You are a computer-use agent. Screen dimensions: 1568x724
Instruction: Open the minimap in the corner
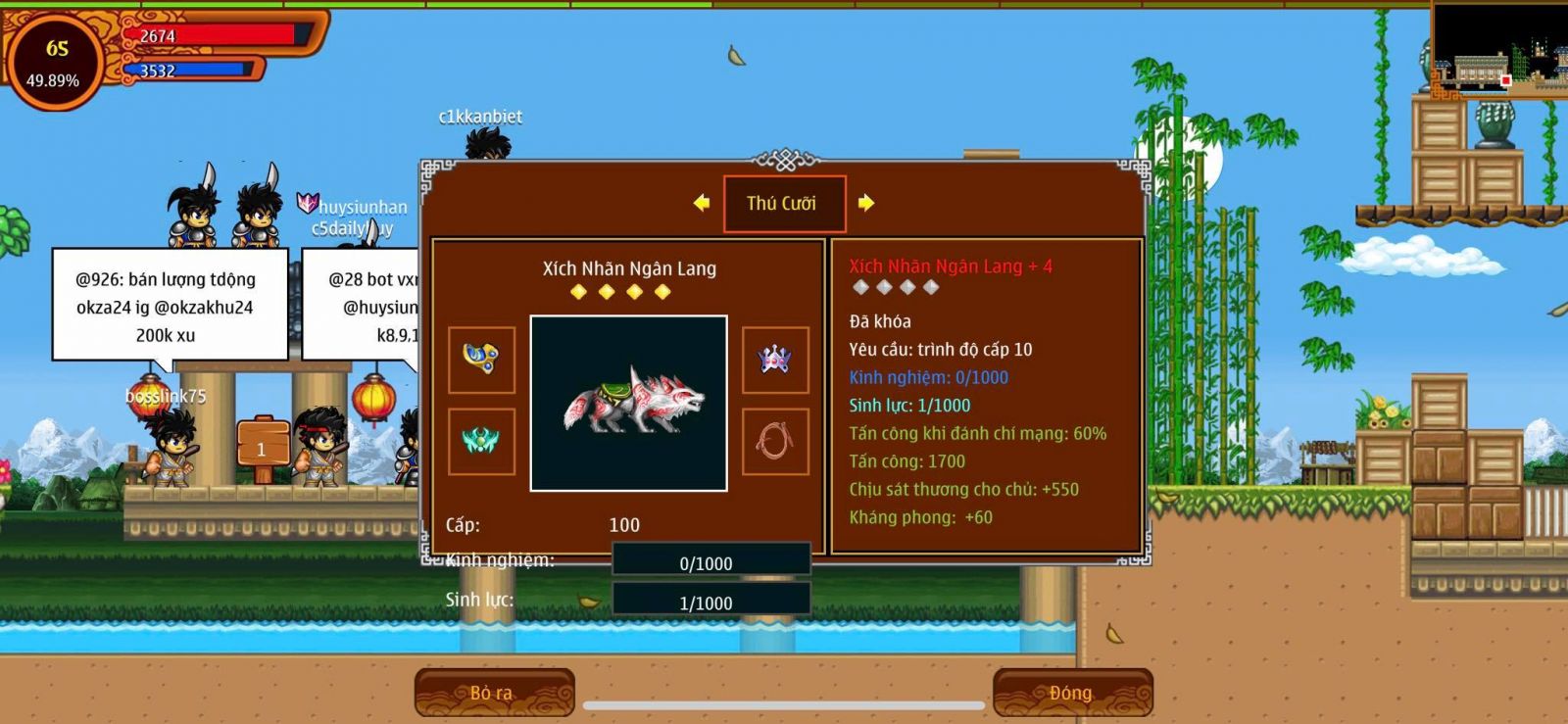(x=1498, y=47)
